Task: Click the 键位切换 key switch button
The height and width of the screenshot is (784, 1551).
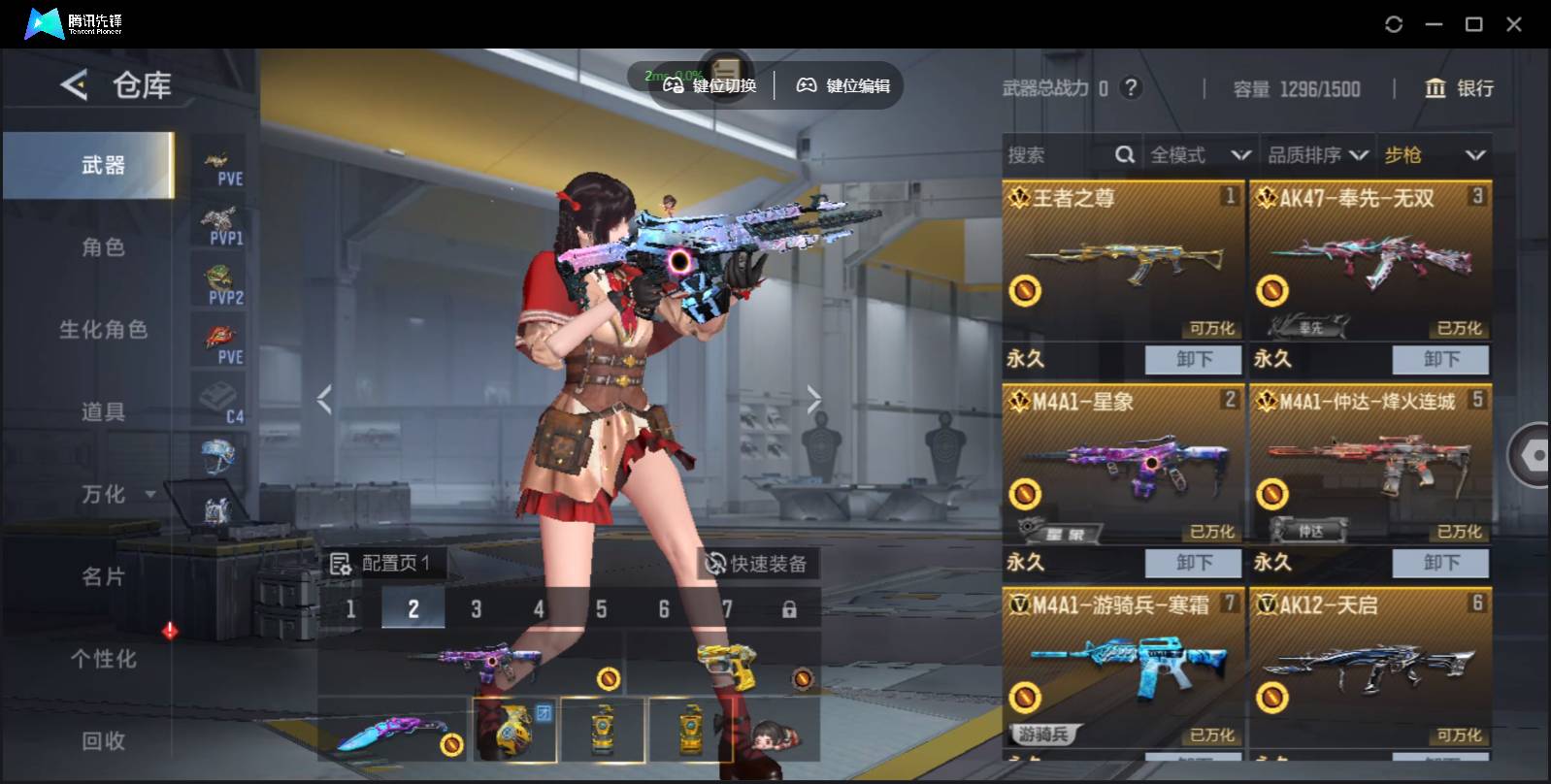Action: [x=709, y=85]
